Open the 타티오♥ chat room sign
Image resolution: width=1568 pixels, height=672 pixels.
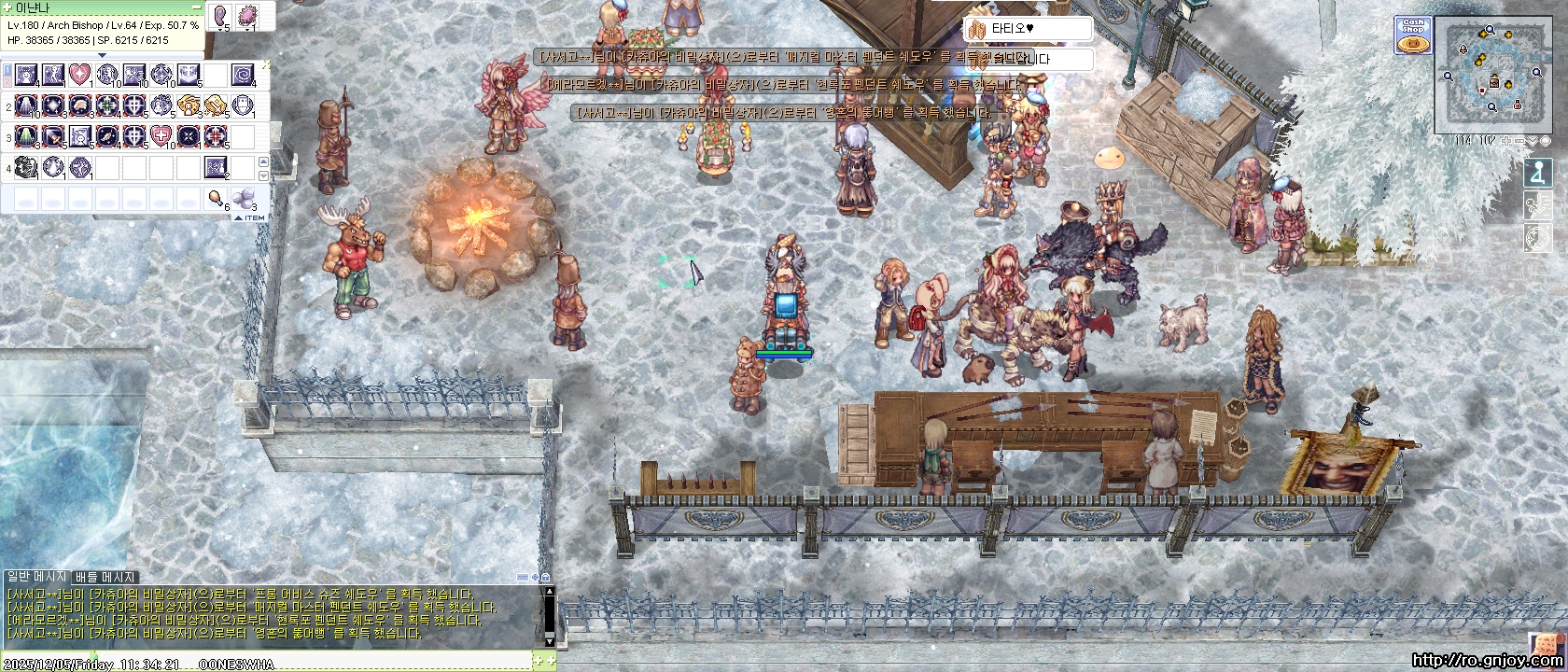(x=1027, y=29)
